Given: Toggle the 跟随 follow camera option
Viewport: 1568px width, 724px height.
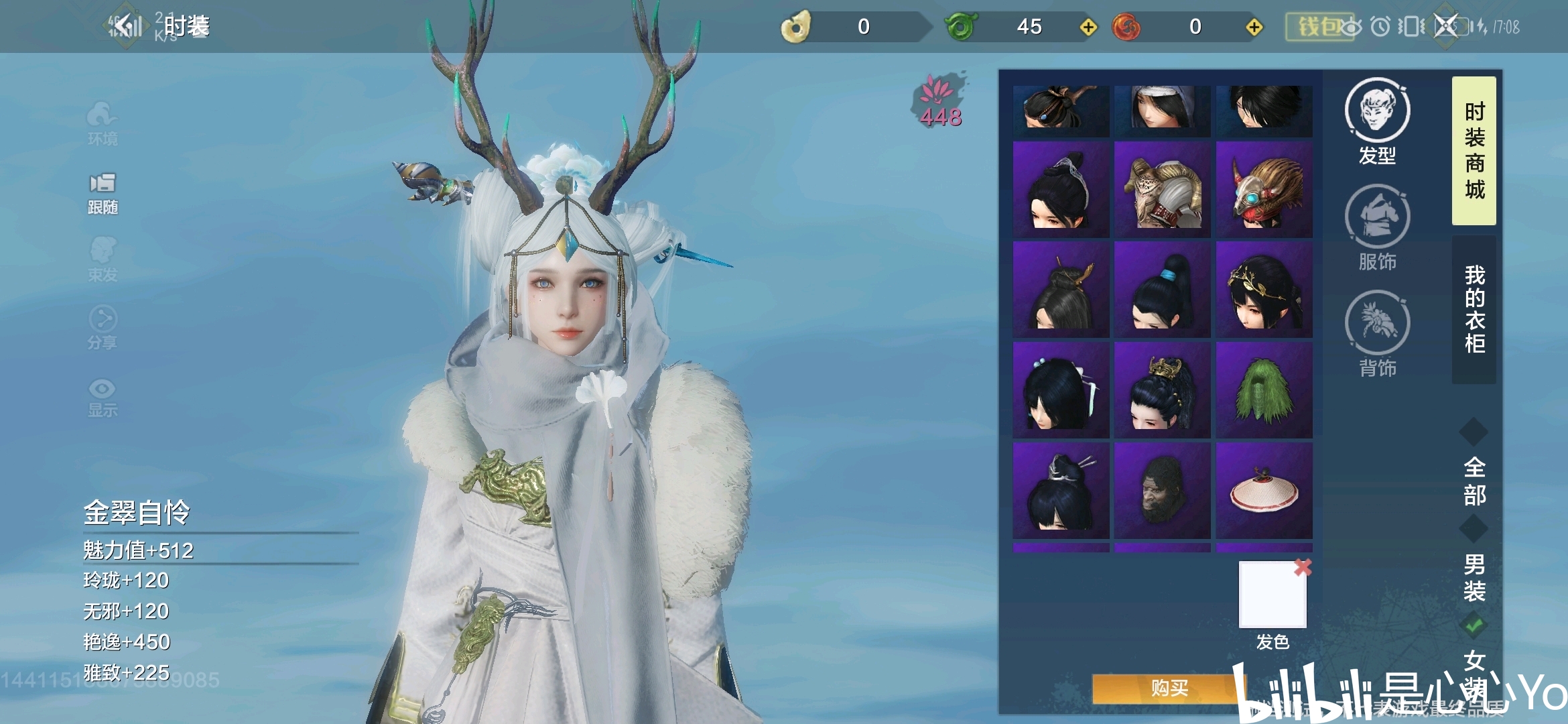Looking at the screenshot, I should coord(103,193).
